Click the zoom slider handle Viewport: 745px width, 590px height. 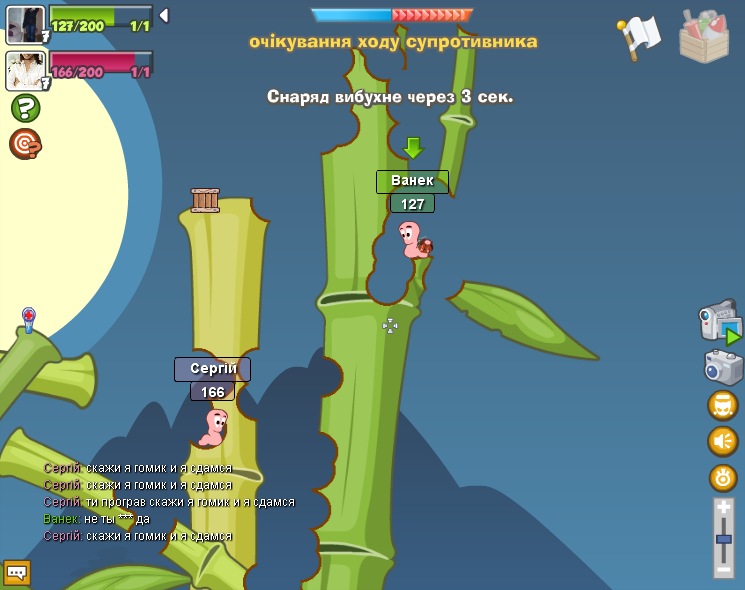[x=724, y=539]
